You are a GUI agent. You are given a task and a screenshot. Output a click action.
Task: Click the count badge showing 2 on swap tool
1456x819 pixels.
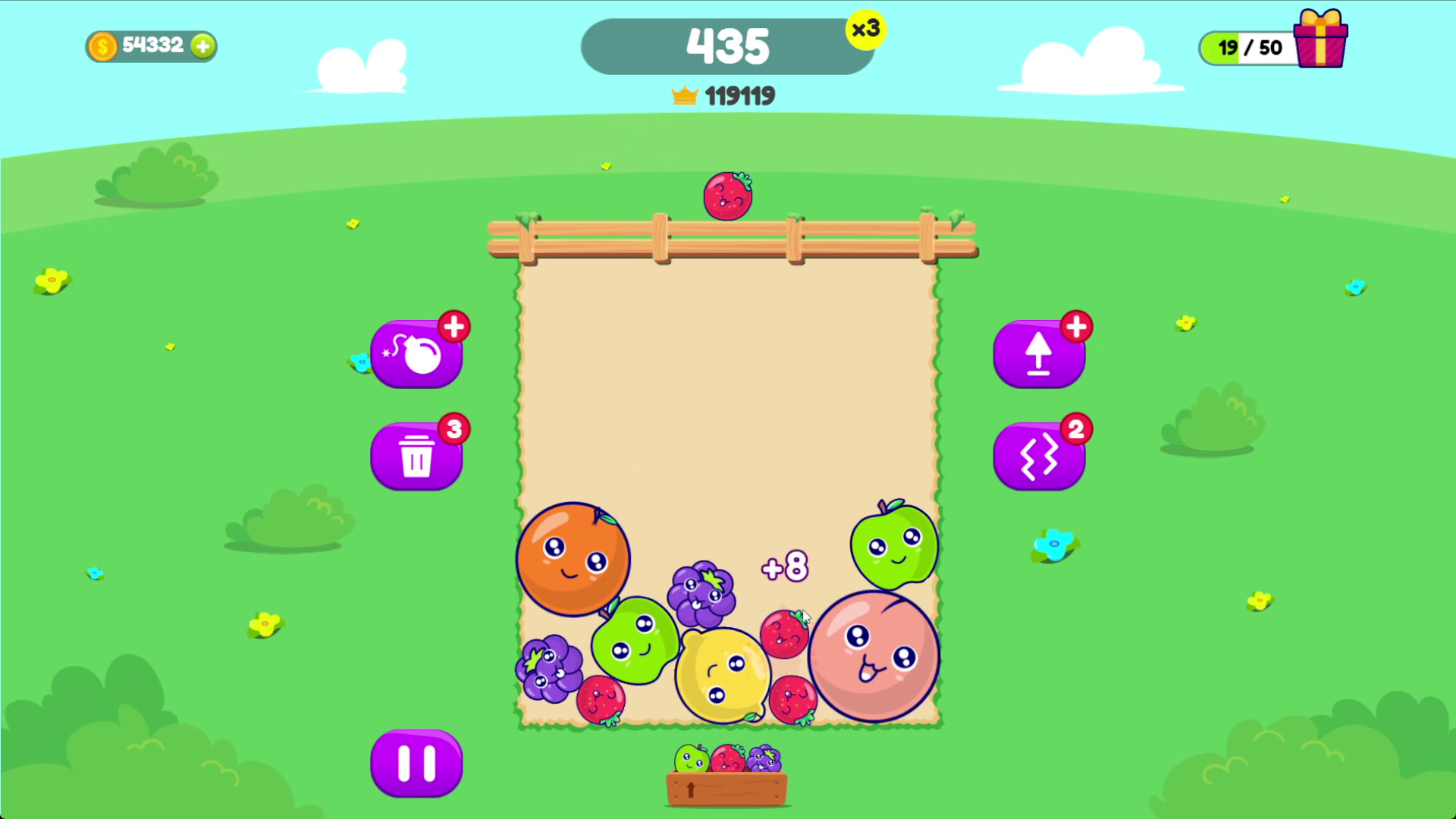pos(1075,428)
